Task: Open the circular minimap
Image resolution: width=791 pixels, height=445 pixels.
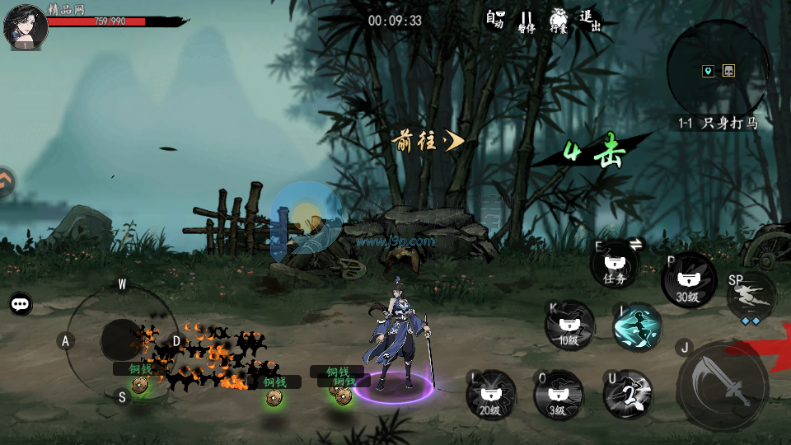Action: (717, 69)
